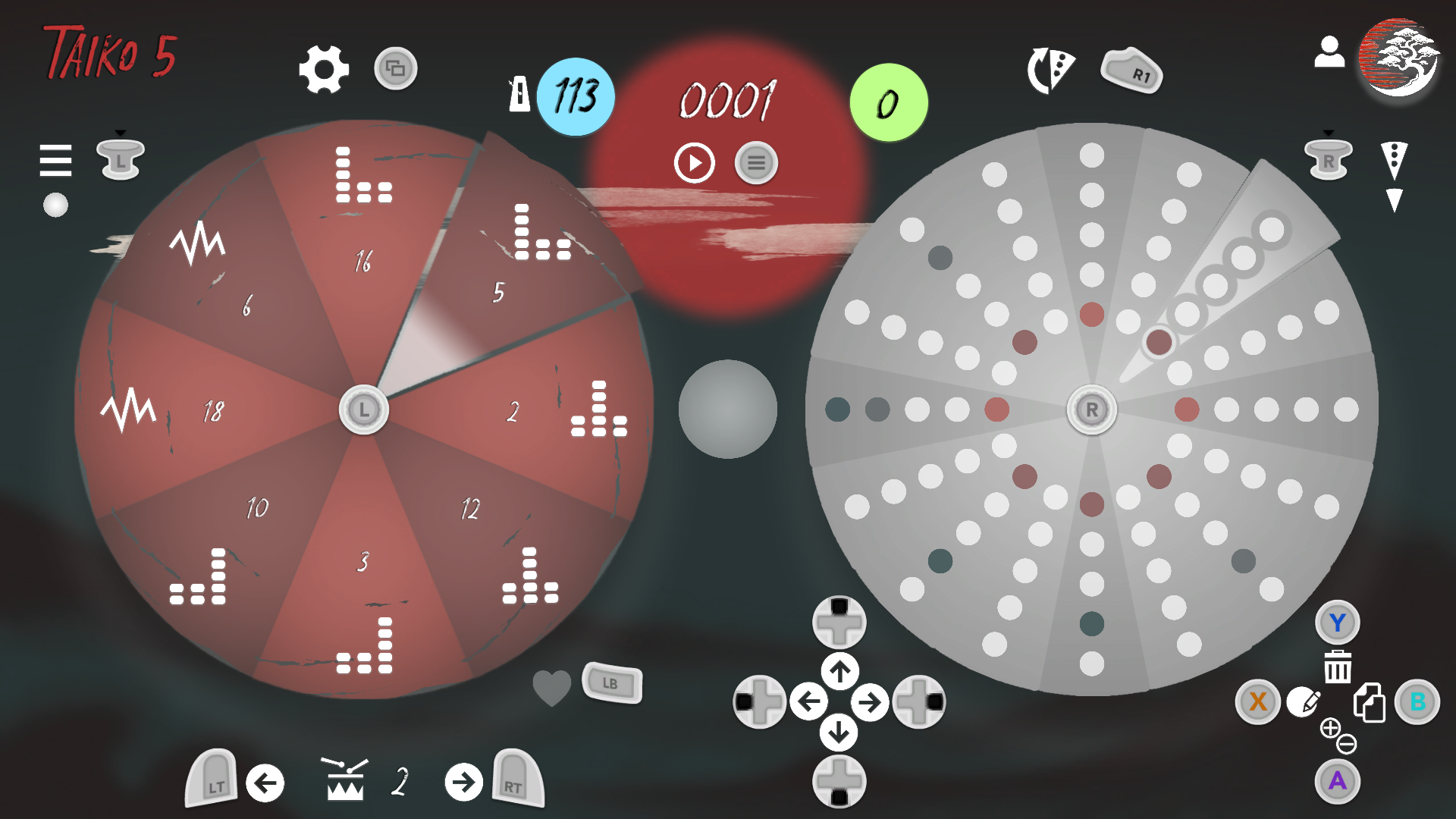Open the gear settings menu
The image size is (1456, 819).
coord(324,69)
